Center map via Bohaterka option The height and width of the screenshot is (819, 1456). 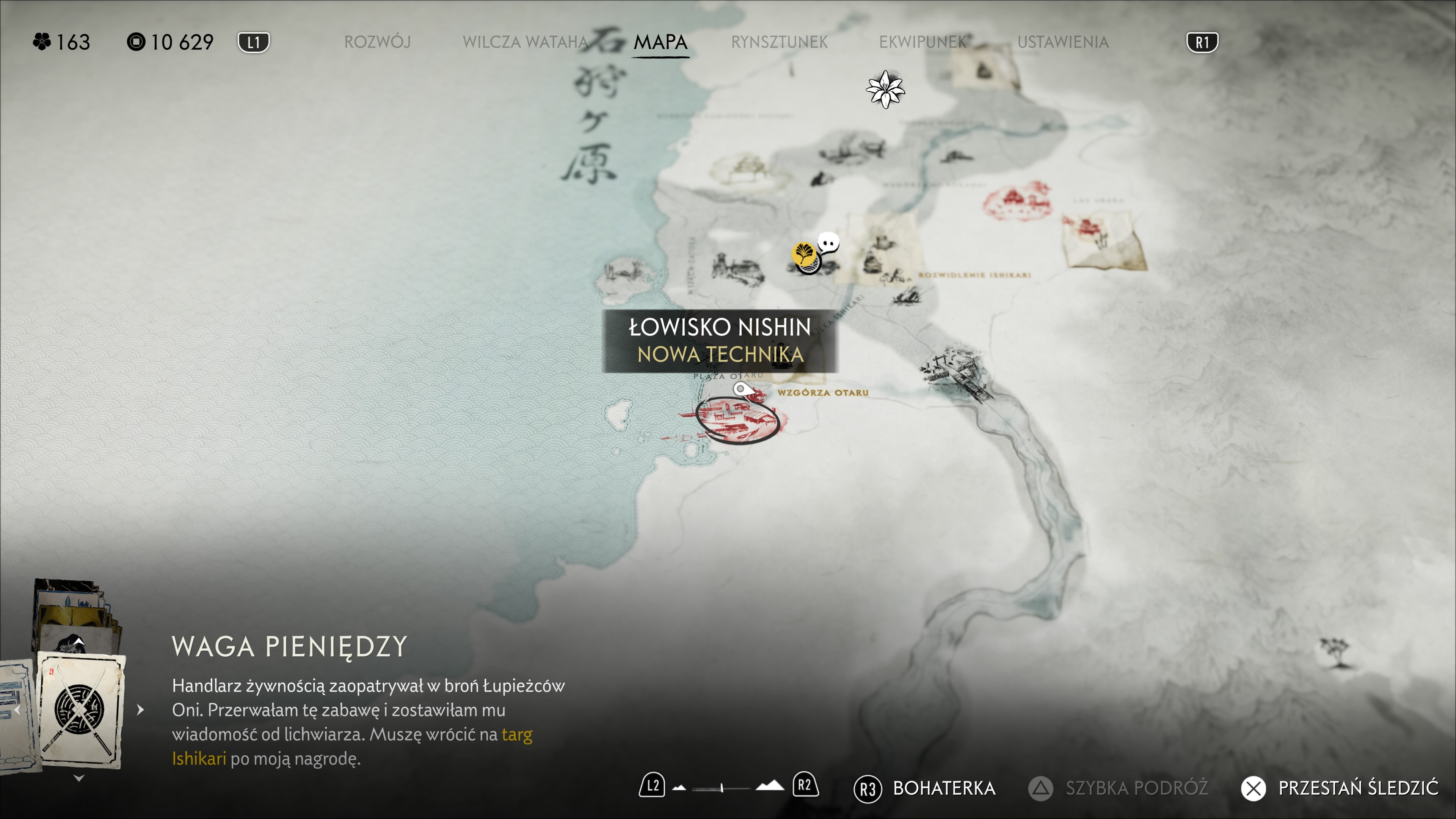click(925, 788)
